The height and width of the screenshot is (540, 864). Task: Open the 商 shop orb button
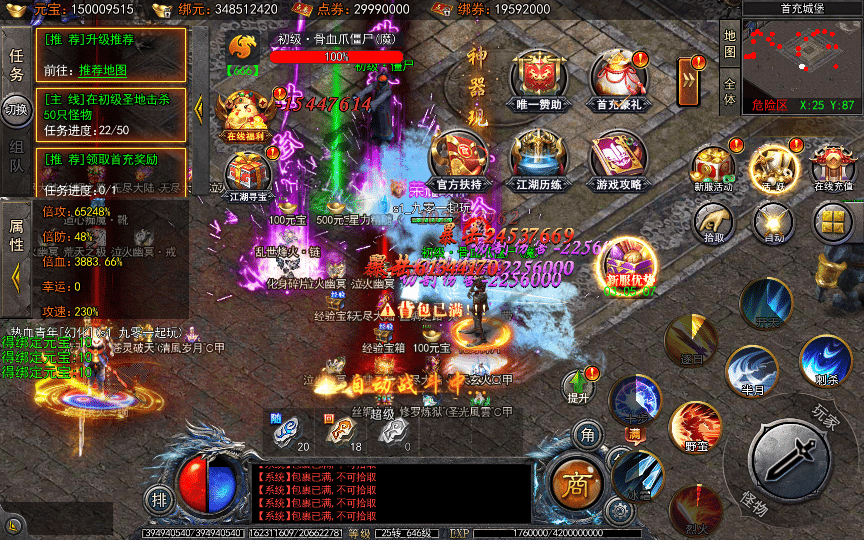point(574,485)
